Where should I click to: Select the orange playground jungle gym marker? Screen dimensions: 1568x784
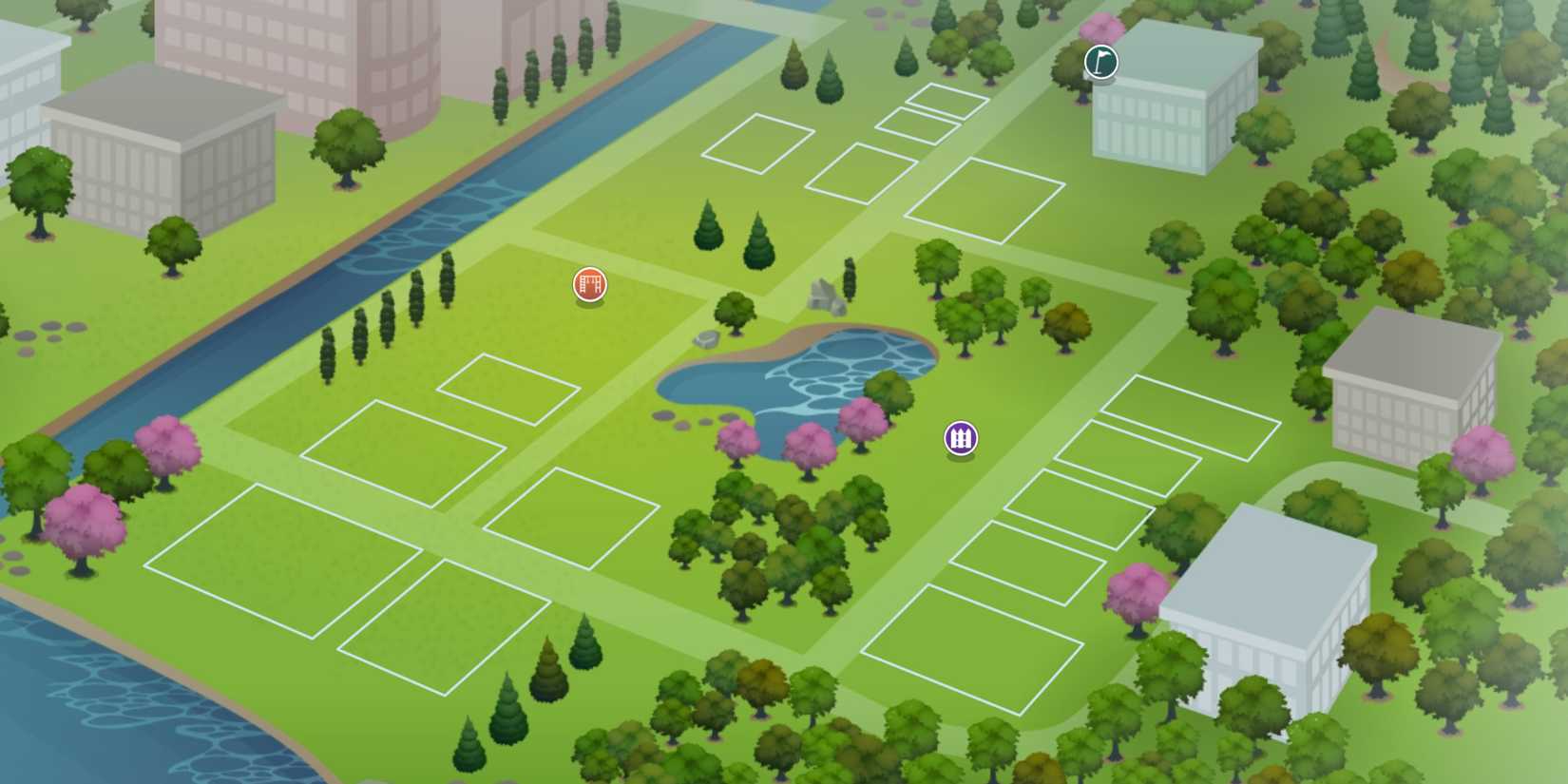point(590,284)
